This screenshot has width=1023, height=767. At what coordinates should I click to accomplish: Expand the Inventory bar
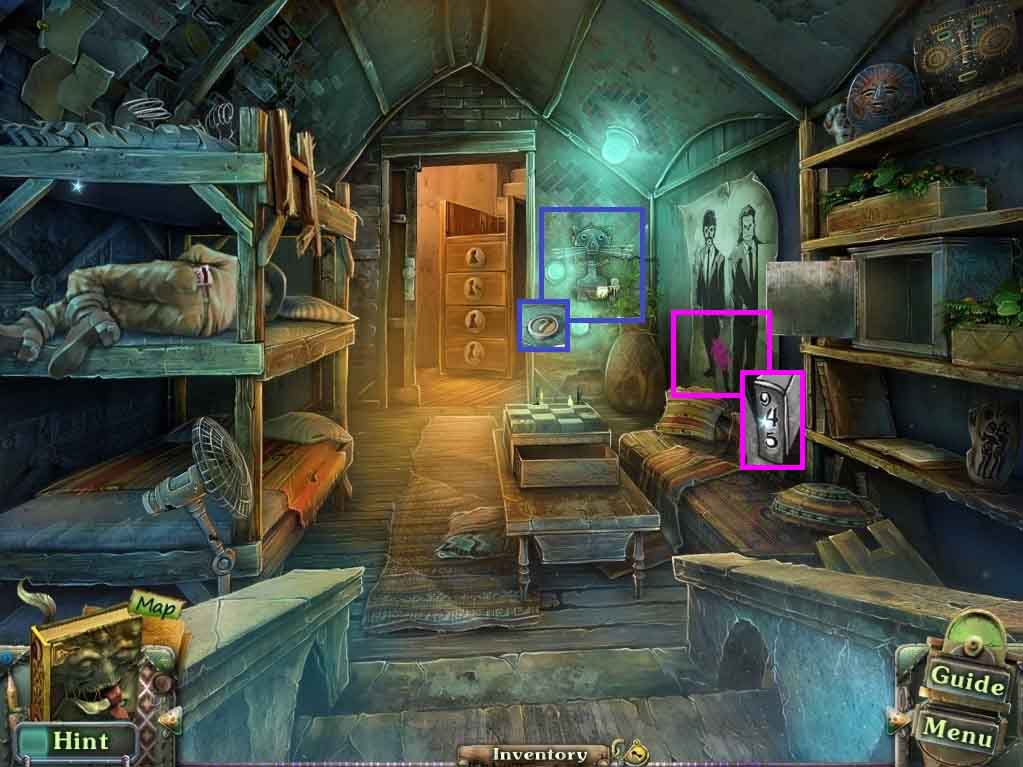coord(539,755)
